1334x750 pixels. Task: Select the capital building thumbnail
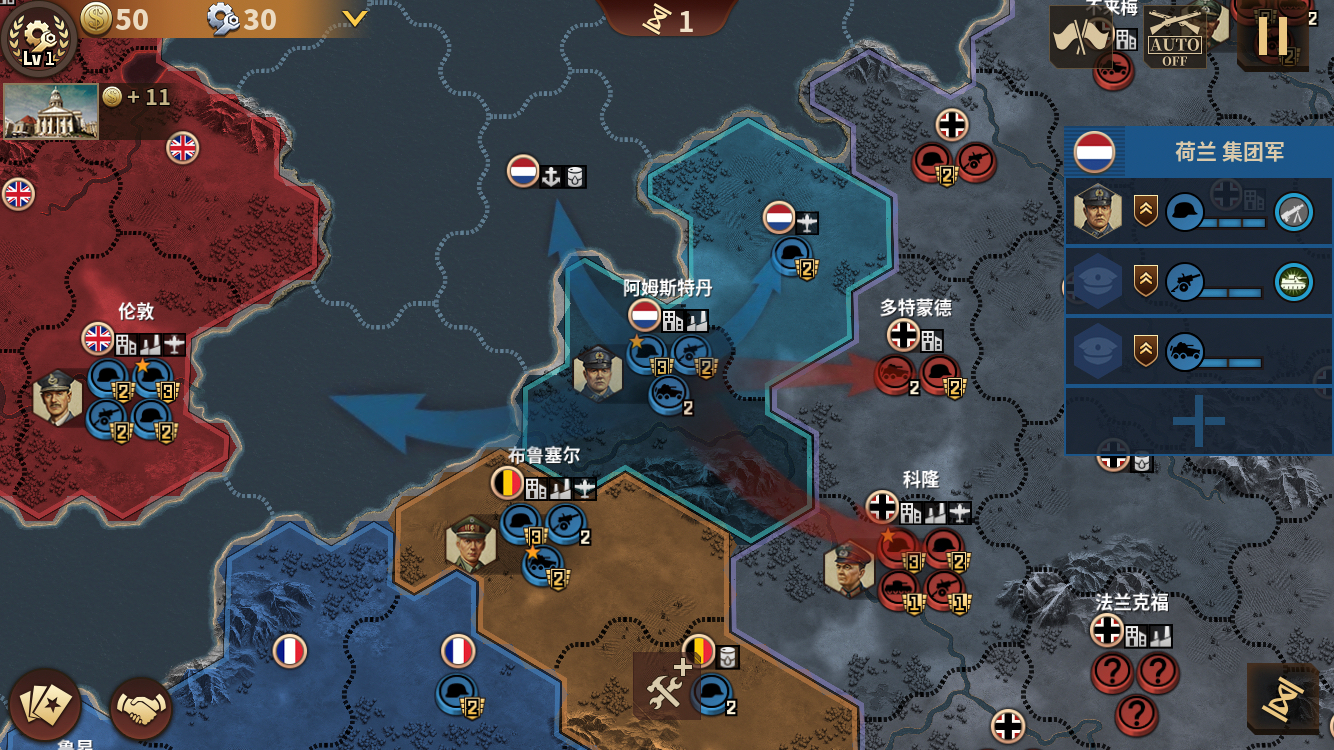click(x=50, y=111)
